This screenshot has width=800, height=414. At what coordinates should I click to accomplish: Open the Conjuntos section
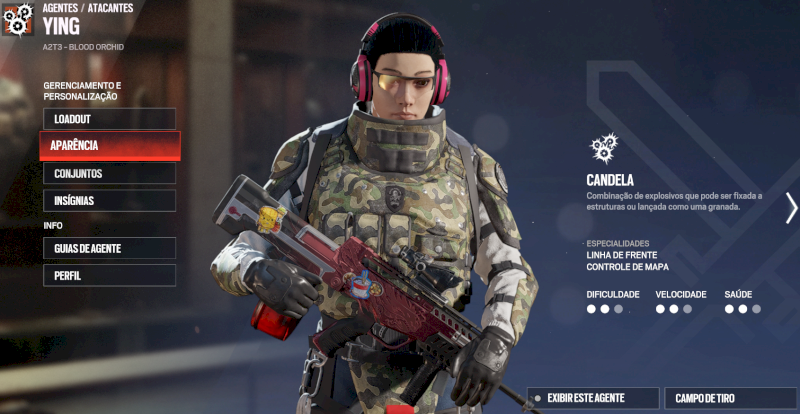click(109, 174)
